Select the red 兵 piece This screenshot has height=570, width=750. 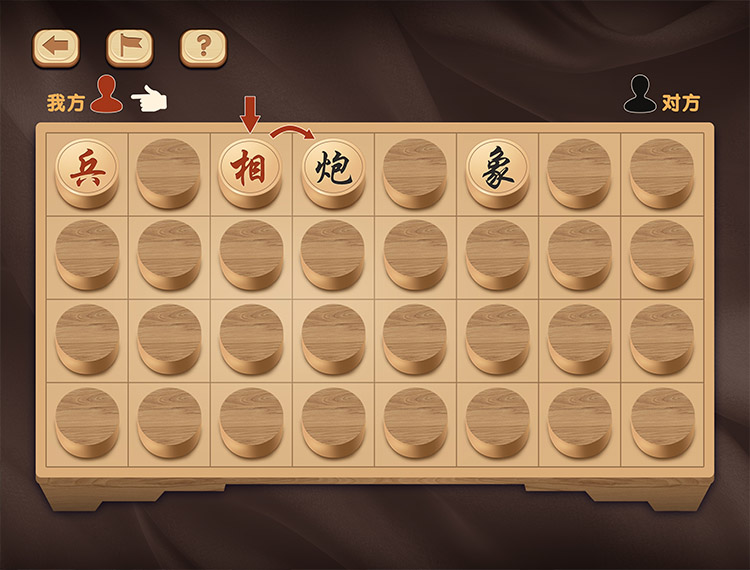click(x=86, y=167)
